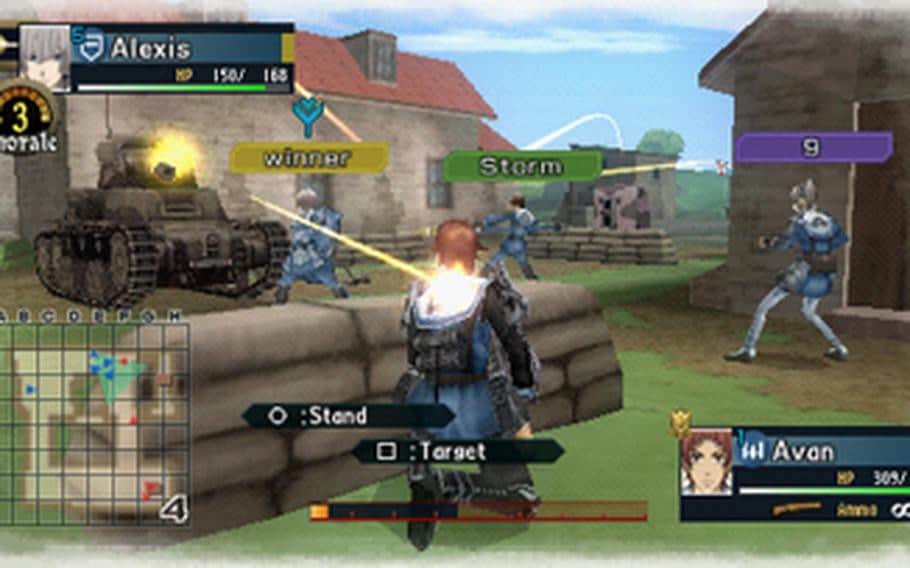Image resolution: width=910 pixels, height=568 pixels.
Task: Select Avan's character portrait
Action: click(706, 462)
